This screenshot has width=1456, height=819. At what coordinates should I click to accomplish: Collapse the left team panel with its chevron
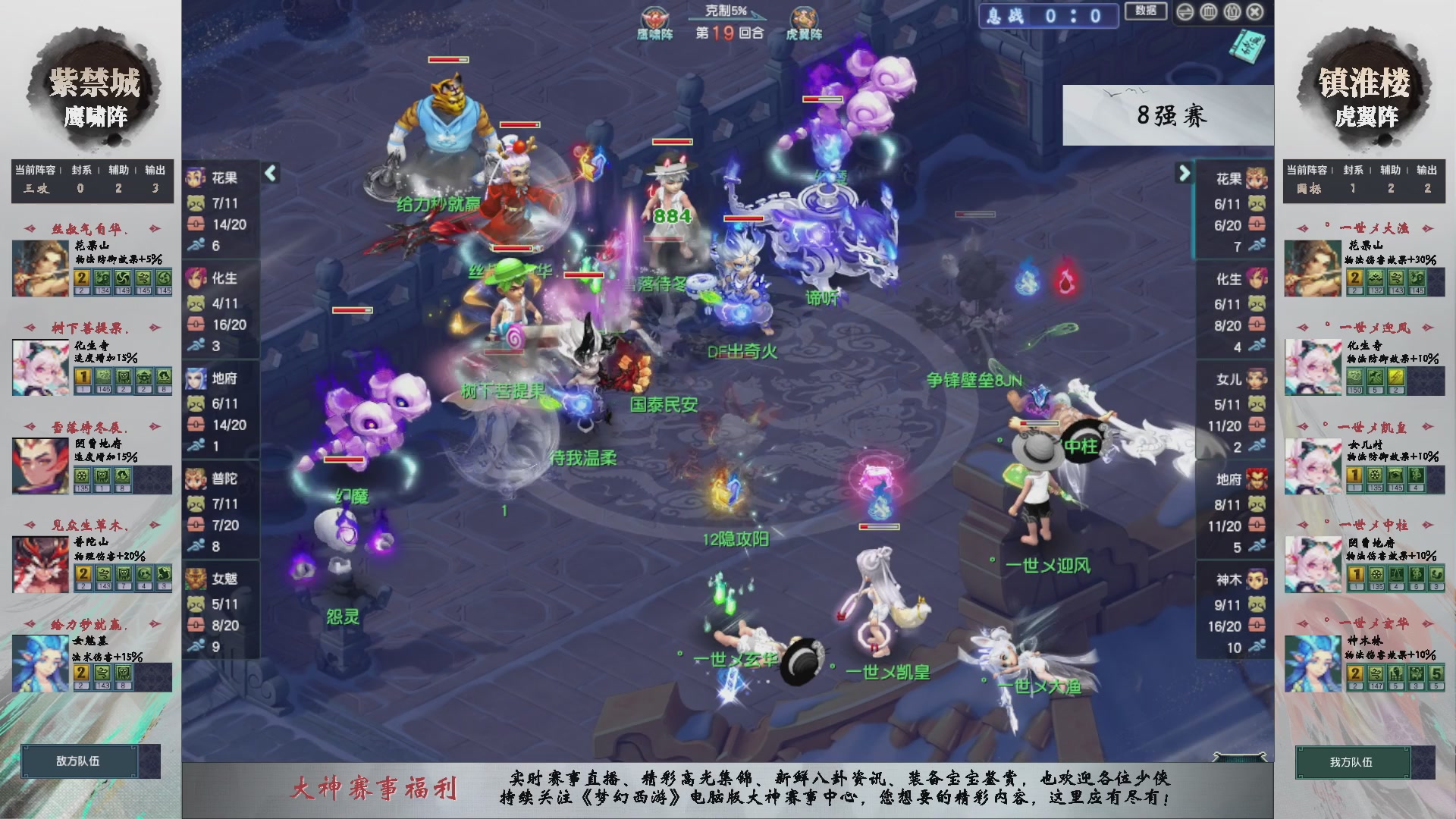pos(270,173)
